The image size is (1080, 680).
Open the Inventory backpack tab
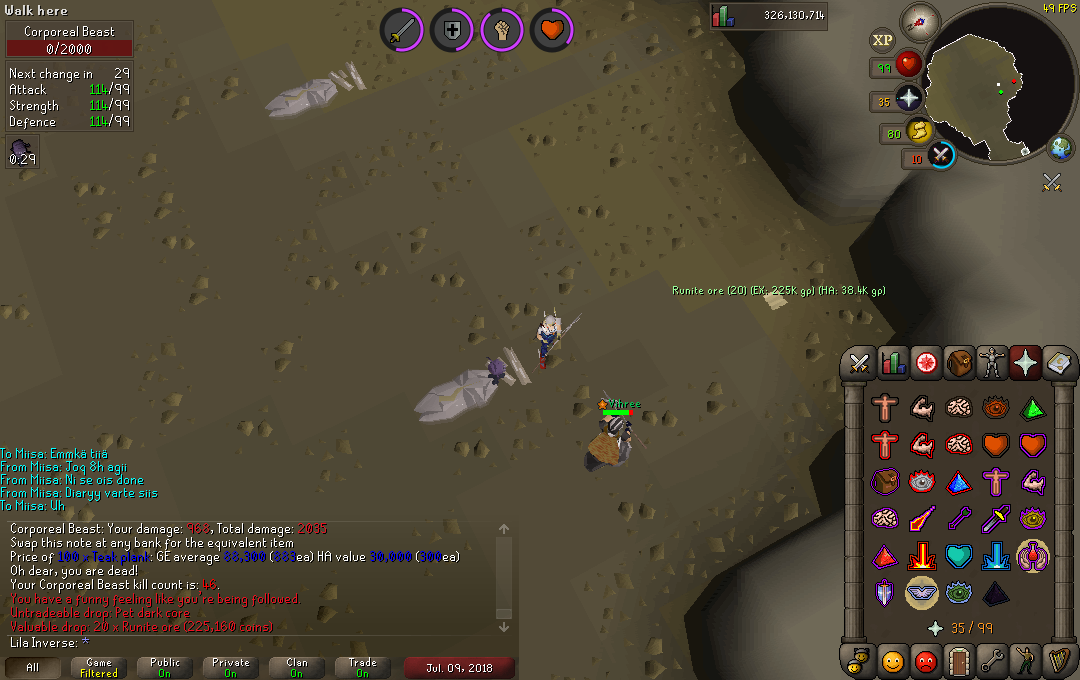pyautogui.click(x=958, y=364)
